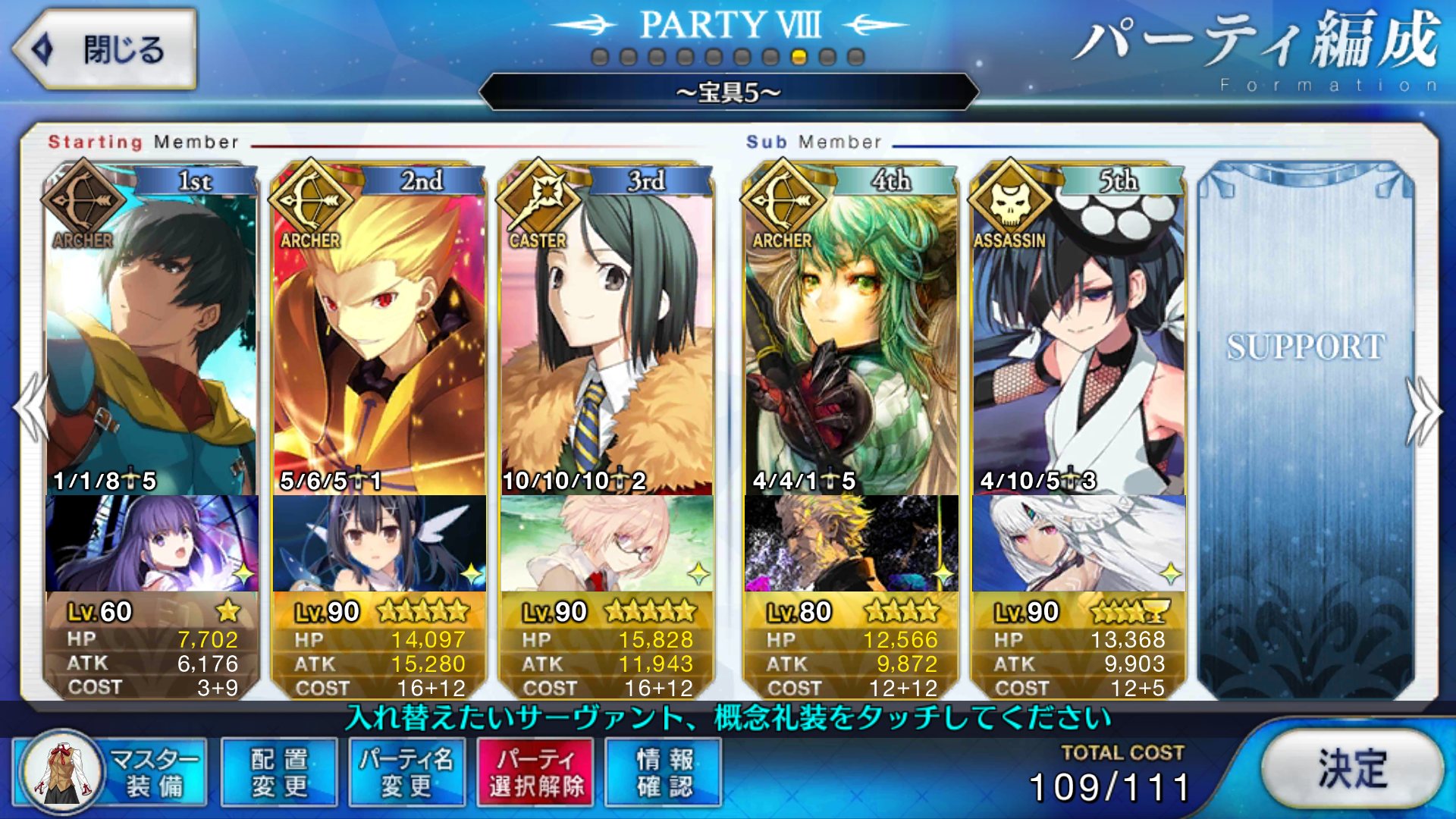The image size is (1456, 819).
Task: Switch to next party with right arrow
Action: tap(1423, 411)
